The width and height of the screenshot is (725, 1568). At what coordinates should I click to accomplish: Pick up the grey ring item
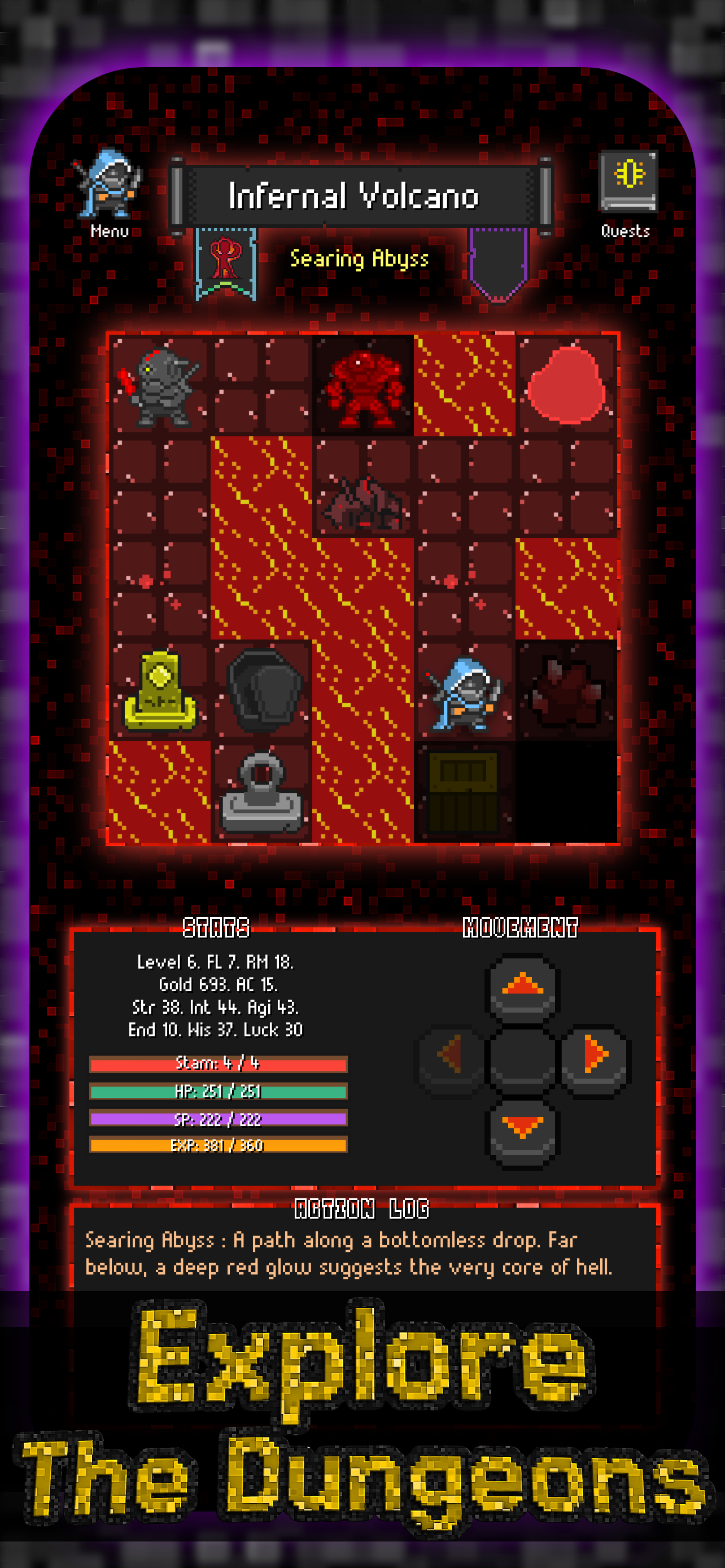tap(262, 794)
